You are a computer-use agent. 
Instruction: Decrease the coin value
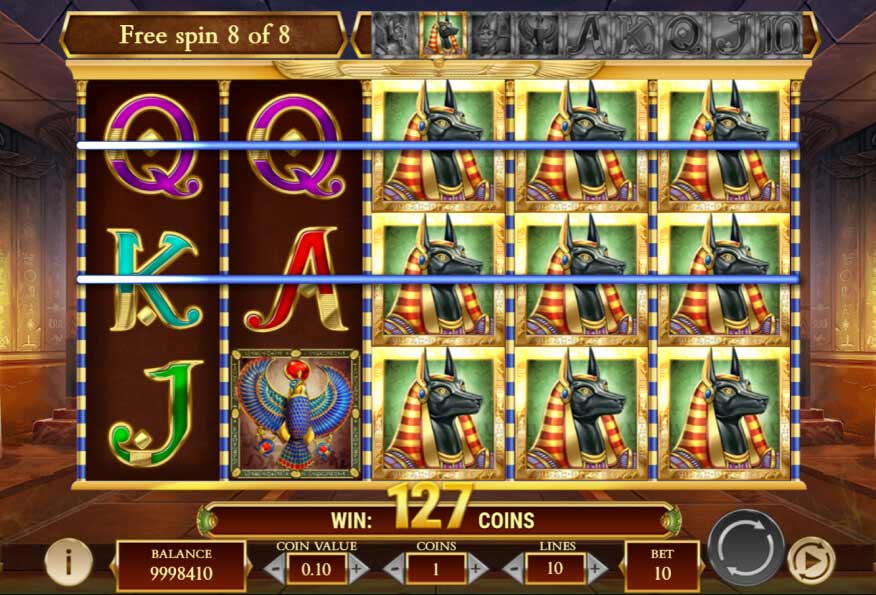click(274, 569)
